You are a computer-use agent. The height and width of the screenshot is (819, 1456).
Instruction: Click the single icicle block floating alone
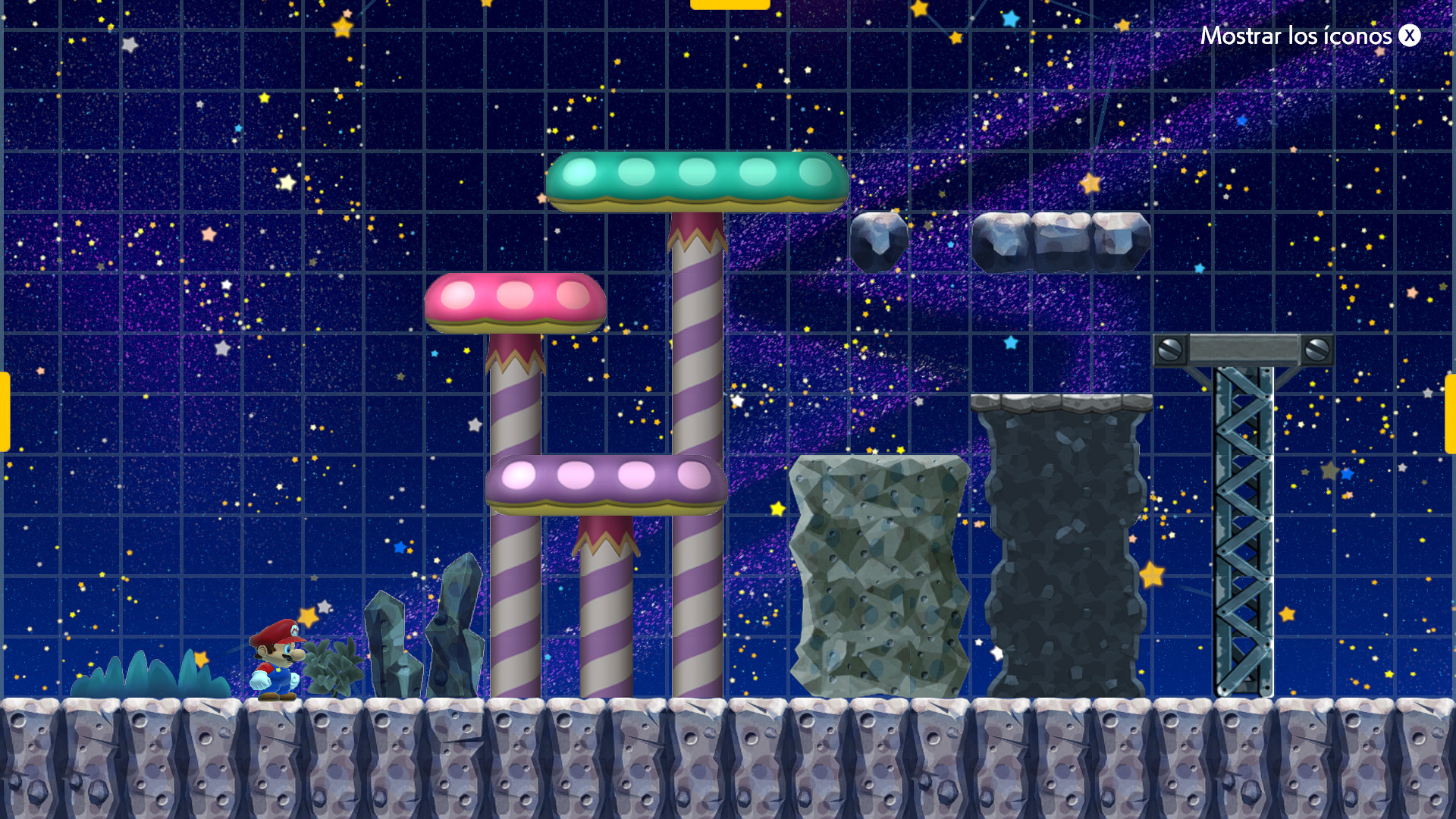point(880,241)
